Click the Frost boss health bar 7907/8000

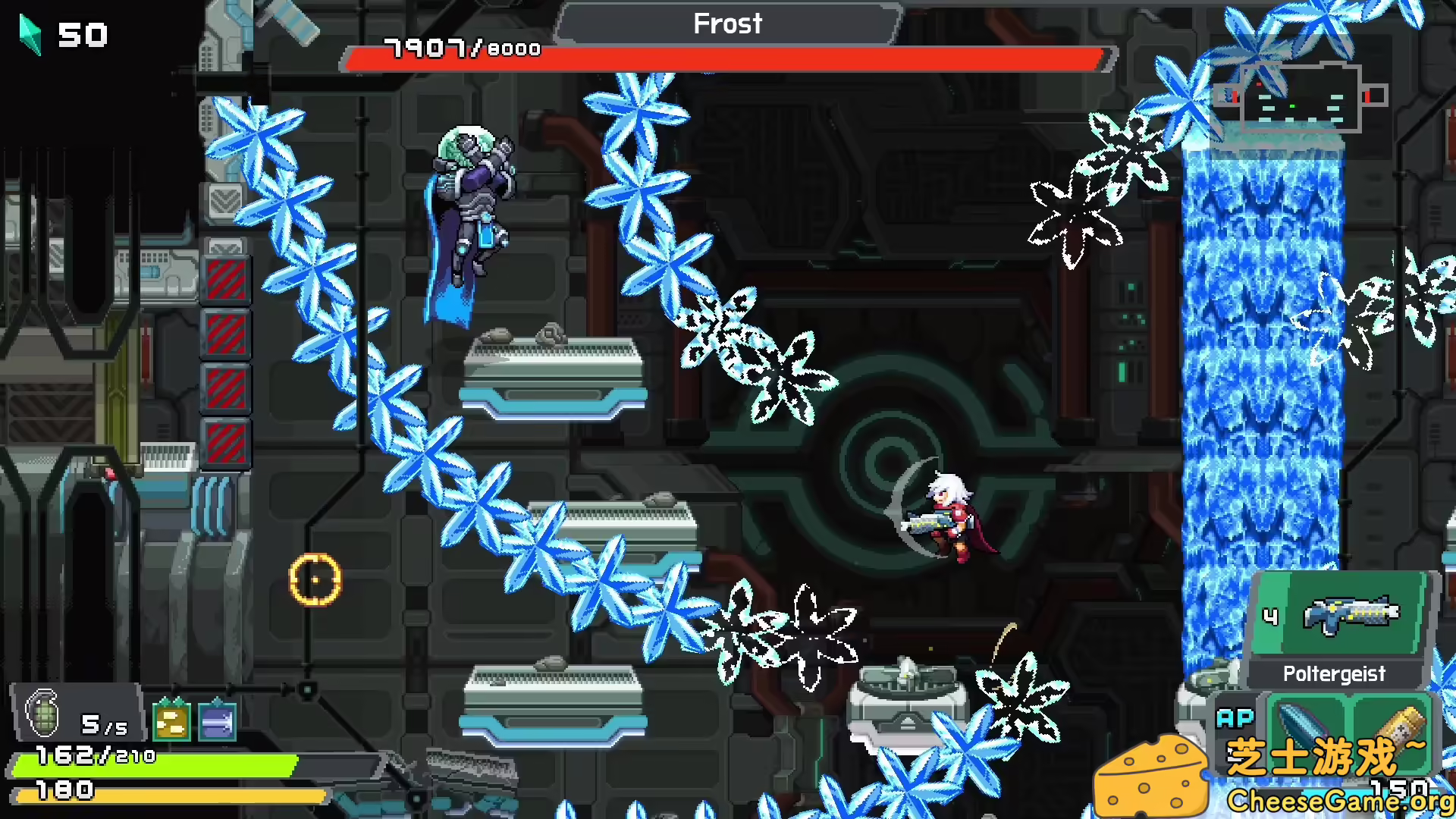[x=726, y=55]
